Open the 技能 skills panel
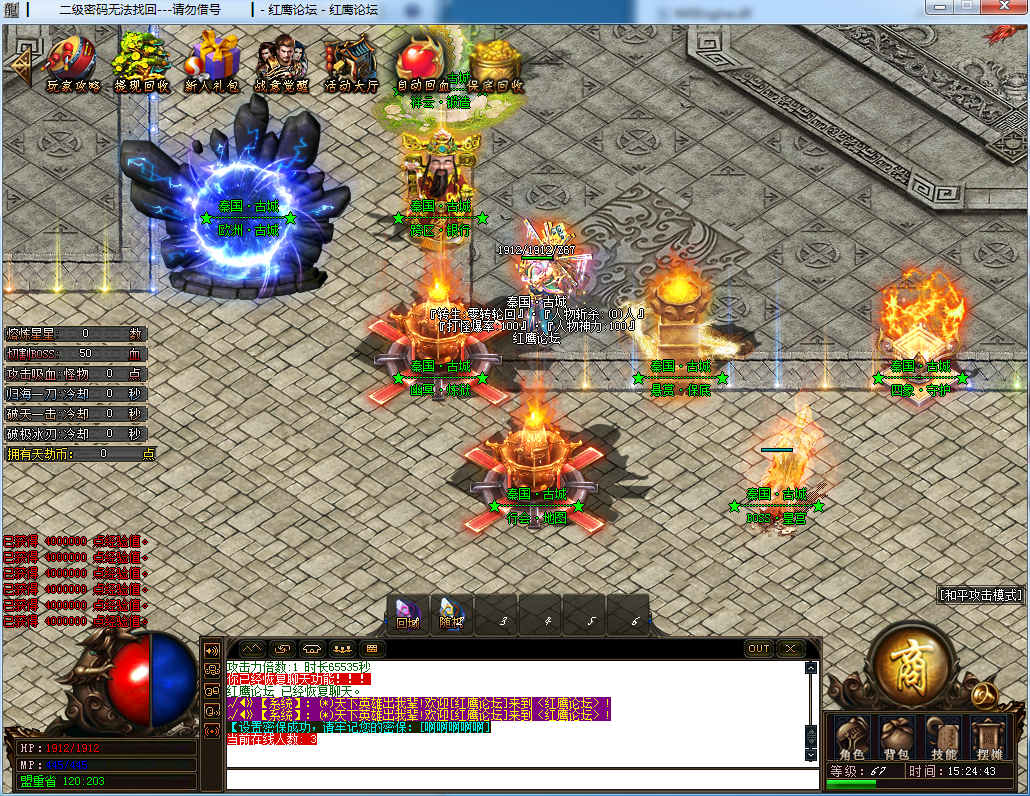The width and height of the screenshot is (1030, 796). (943, 738)
